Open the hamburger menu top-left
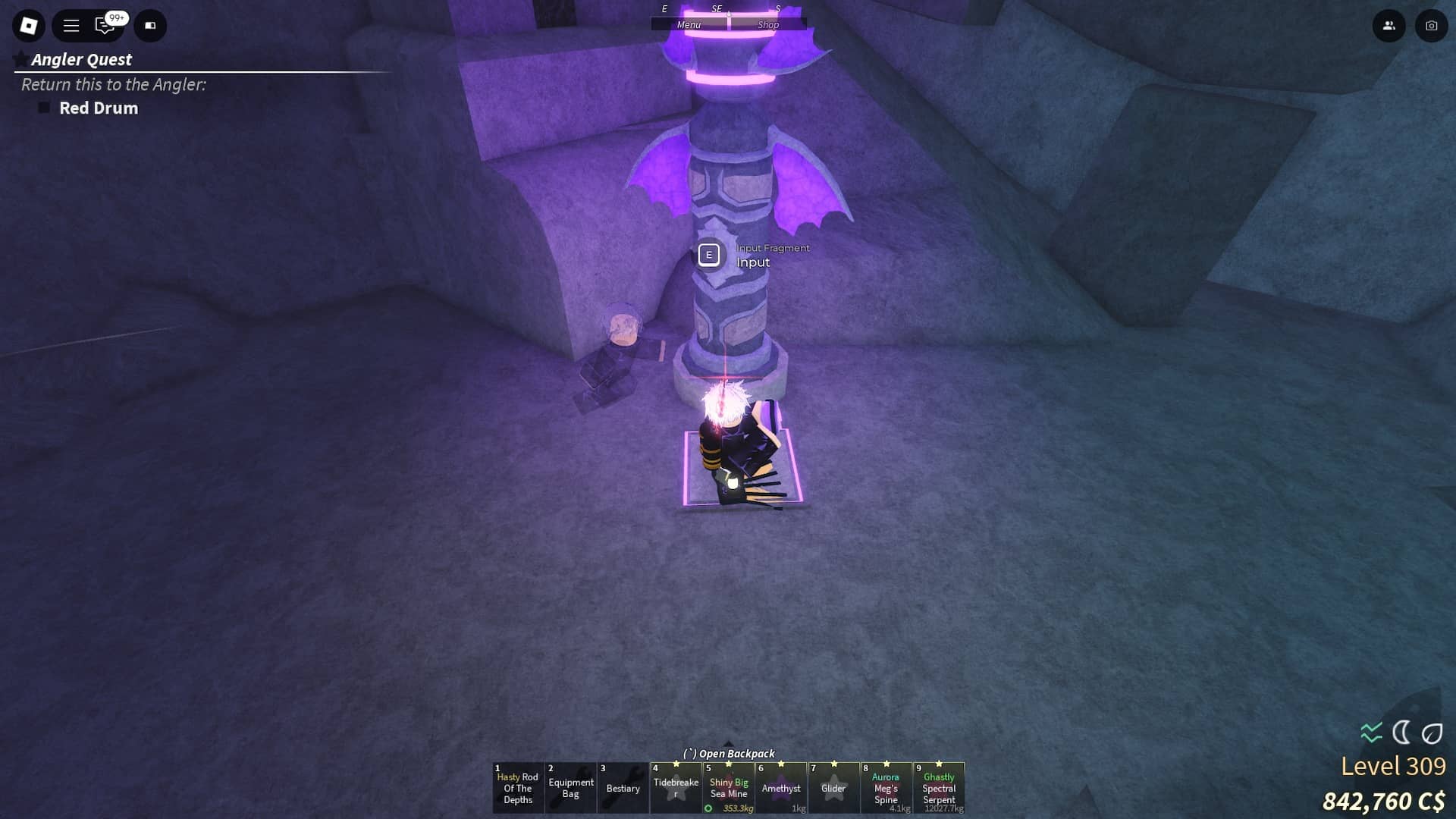This screenshot has height=819, width=1456. pyautogui.click(x=71, y=25)
